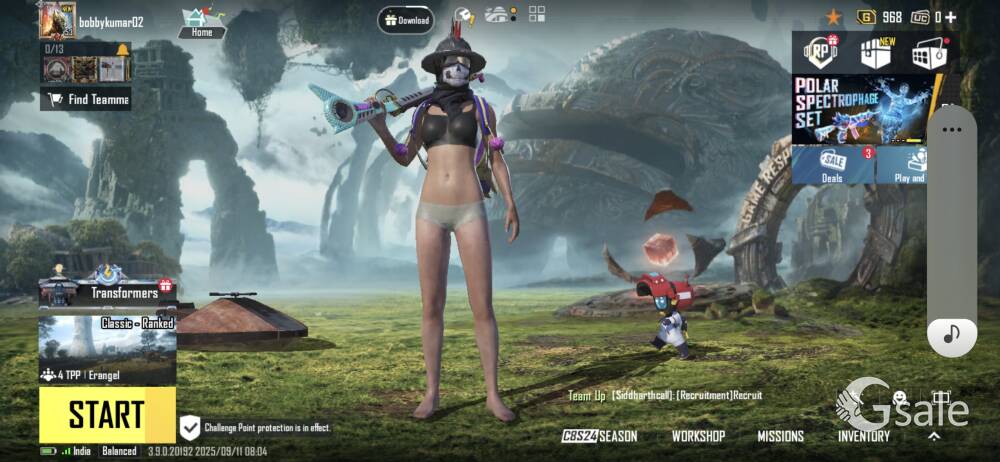1000x462 pixels.
Task: Open the four-squares grid menu icon
Action: click(537, 14)
